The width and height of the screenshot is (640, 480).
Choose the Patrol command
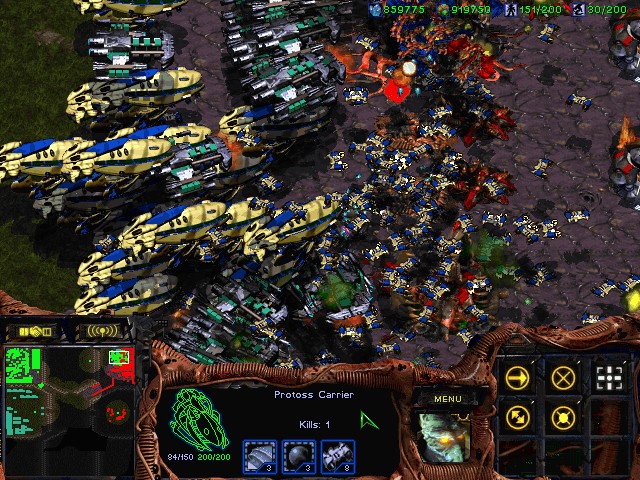(x=518, y=417)
